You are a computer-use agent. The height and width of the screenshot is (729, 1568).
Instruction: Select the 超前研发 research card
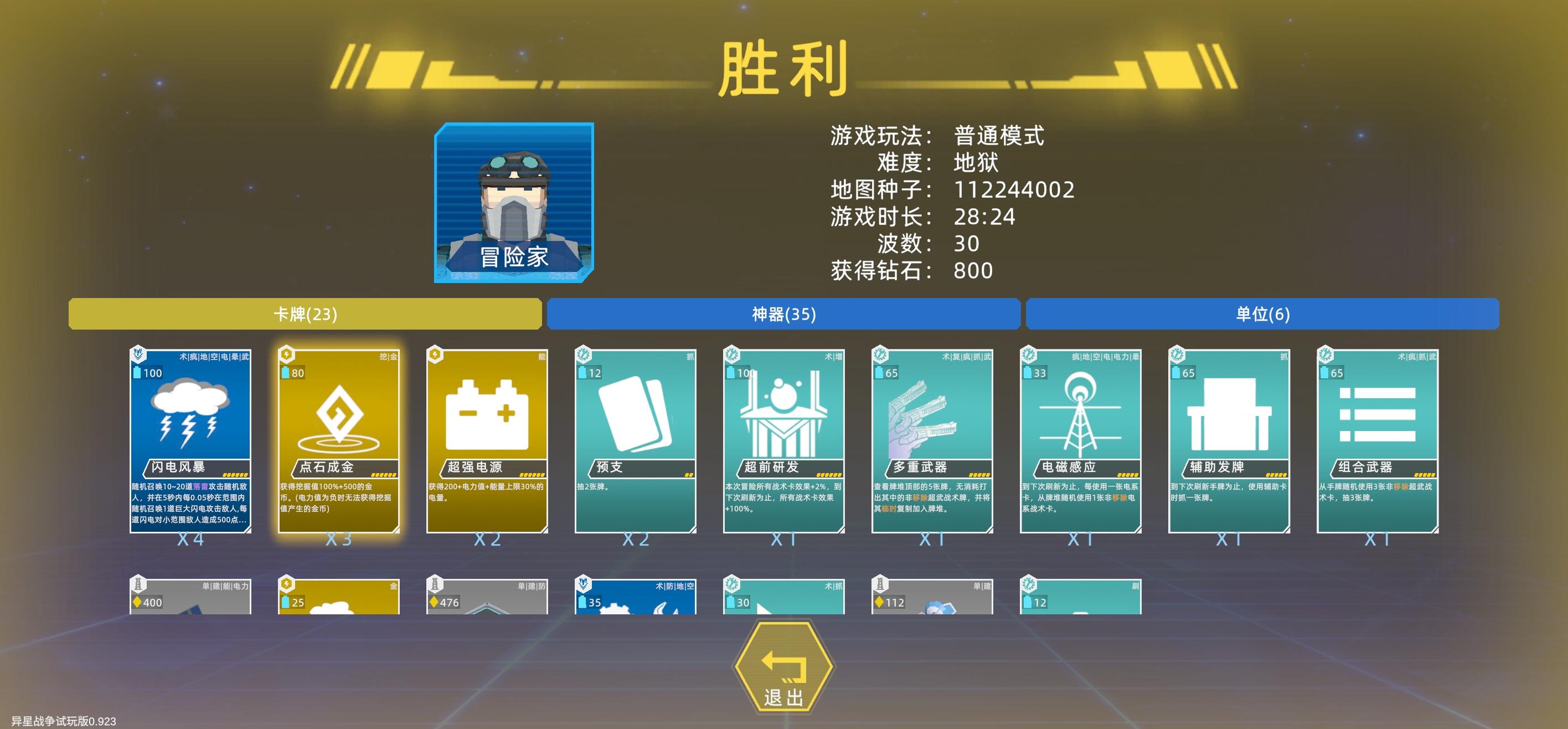tap(784, 439)
